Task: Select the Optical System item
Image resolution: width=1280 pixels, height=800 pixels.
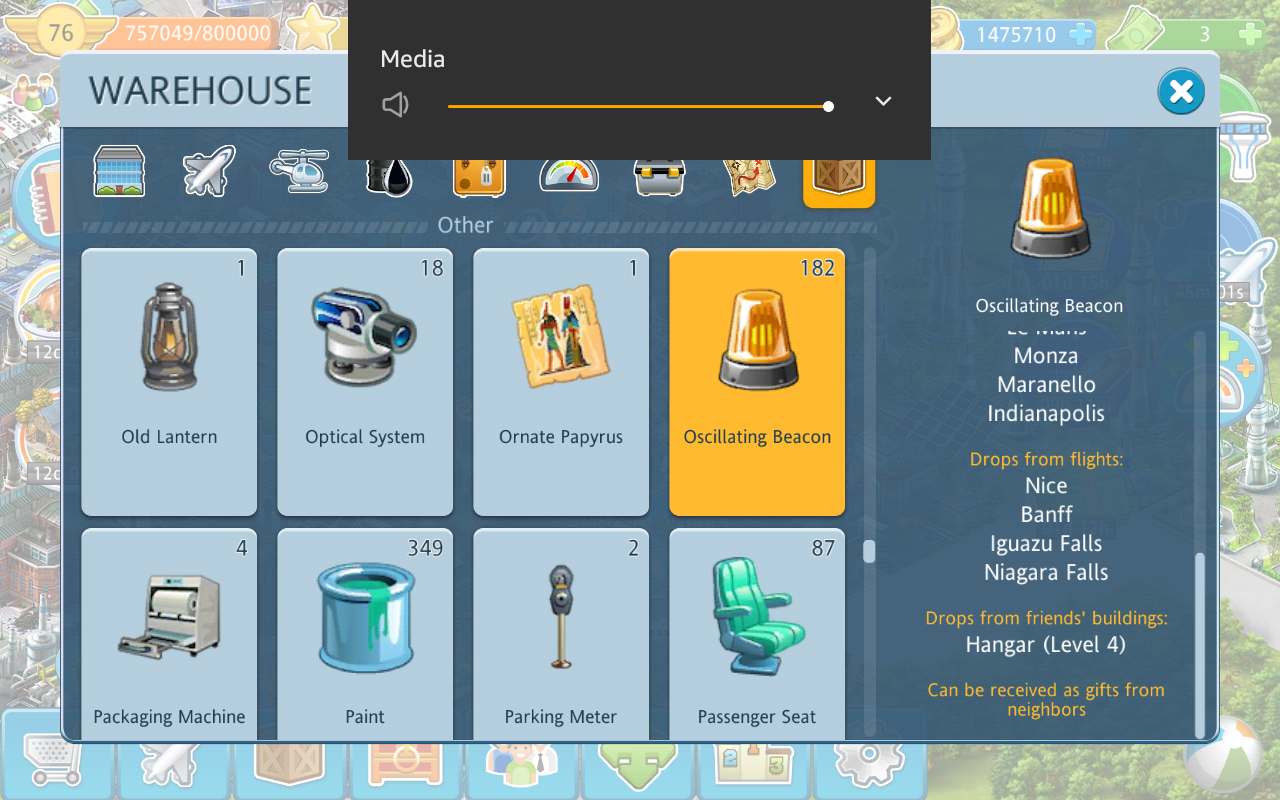Action: pyautogui.click(x=365, y=381)
